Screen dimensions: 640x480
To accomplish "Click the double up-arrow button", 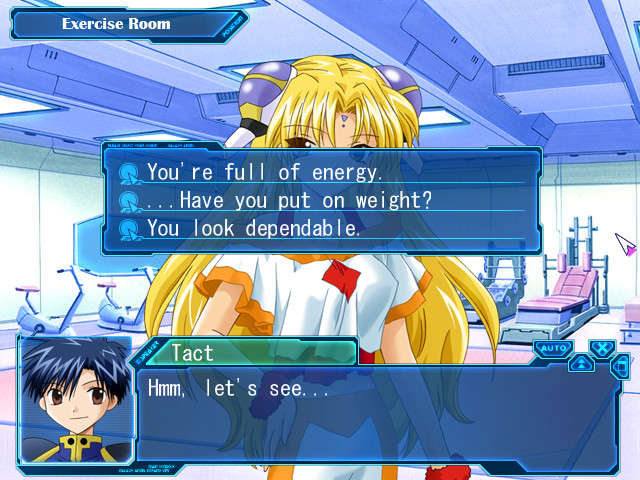I will pyautogui.click(x=581, y=363).
